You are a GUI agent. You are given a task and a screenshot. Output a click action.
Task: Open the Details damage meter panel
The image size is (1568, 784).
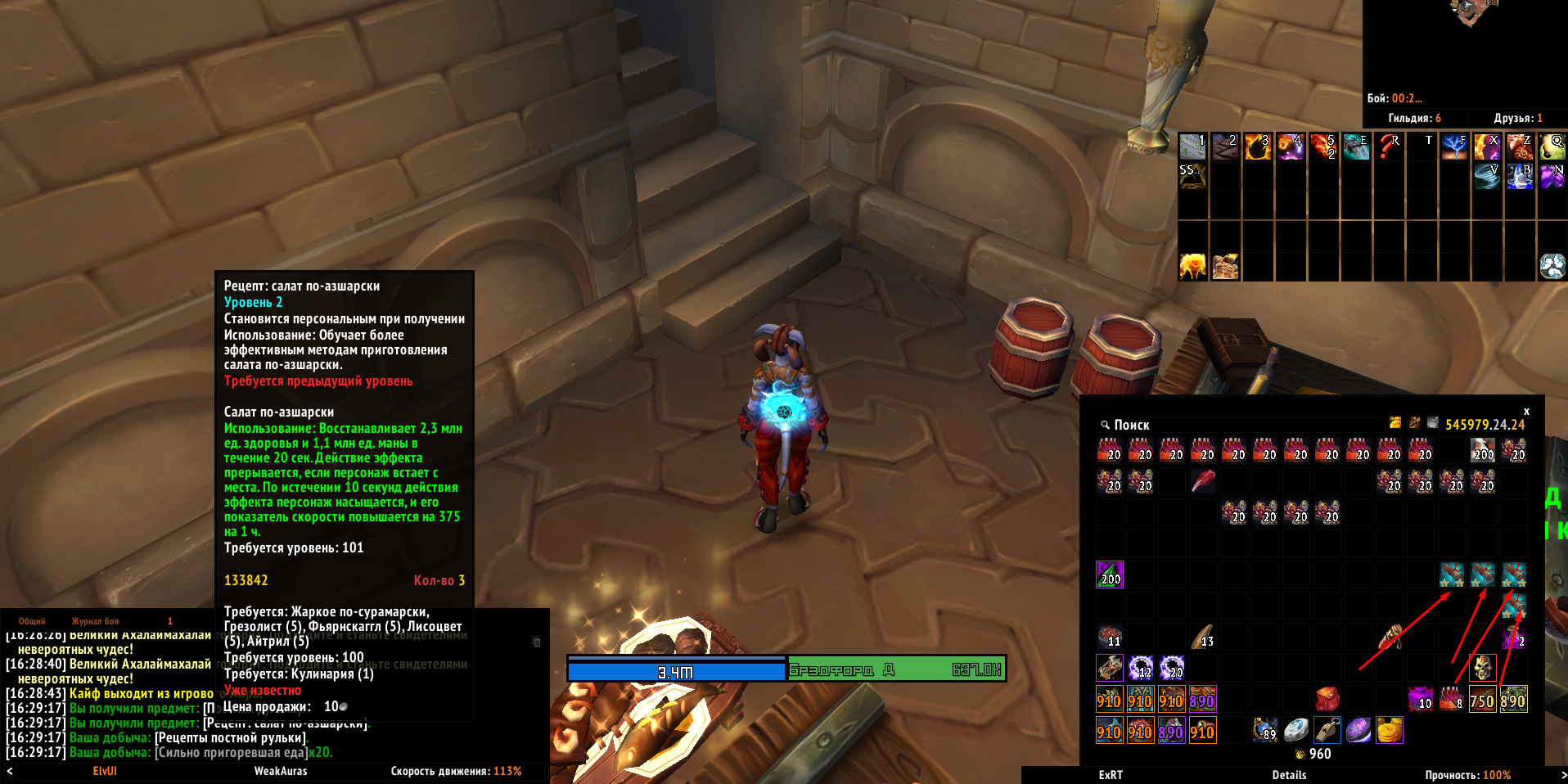pyautogui.click(x=1289, y=775)
